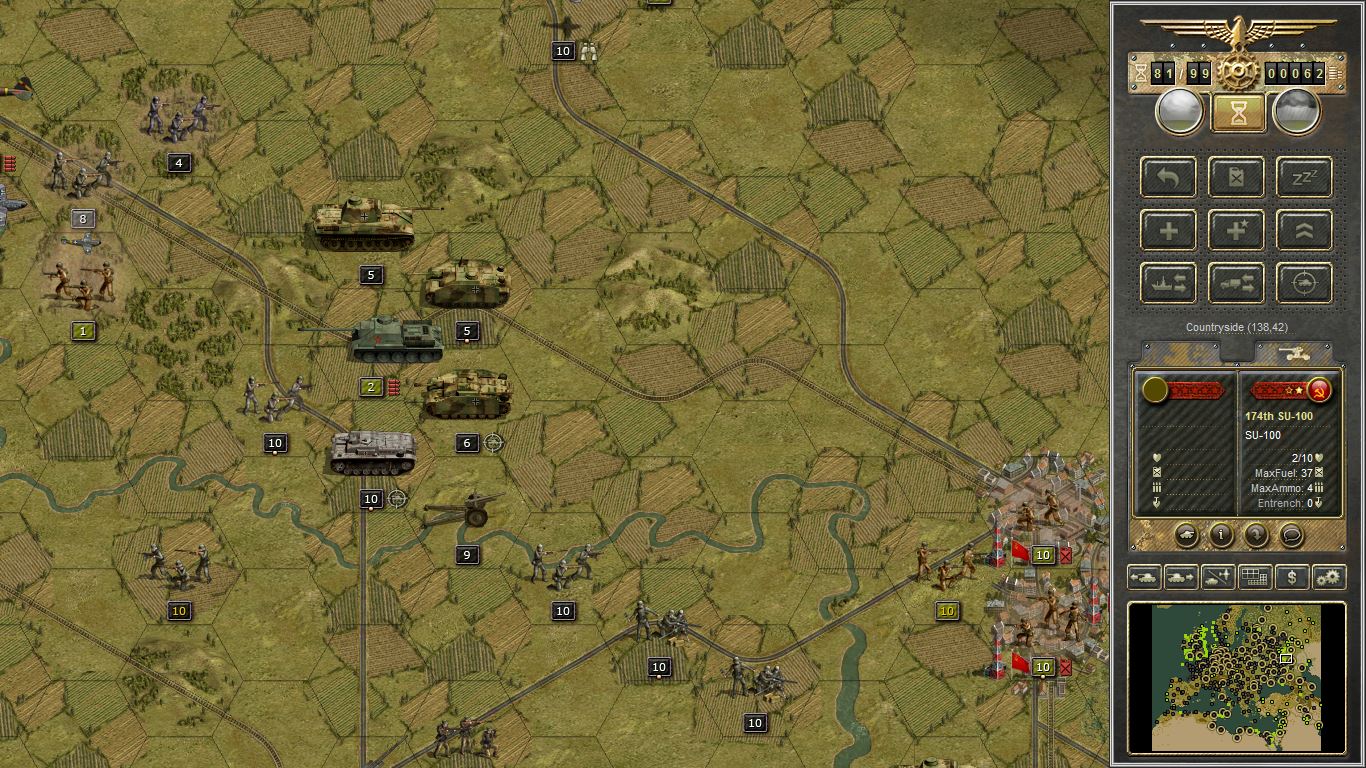The width and height of the screenshot is (1366, 768).
Task: Mount the unit onto land transport
Action: (x=1235, y=283)
